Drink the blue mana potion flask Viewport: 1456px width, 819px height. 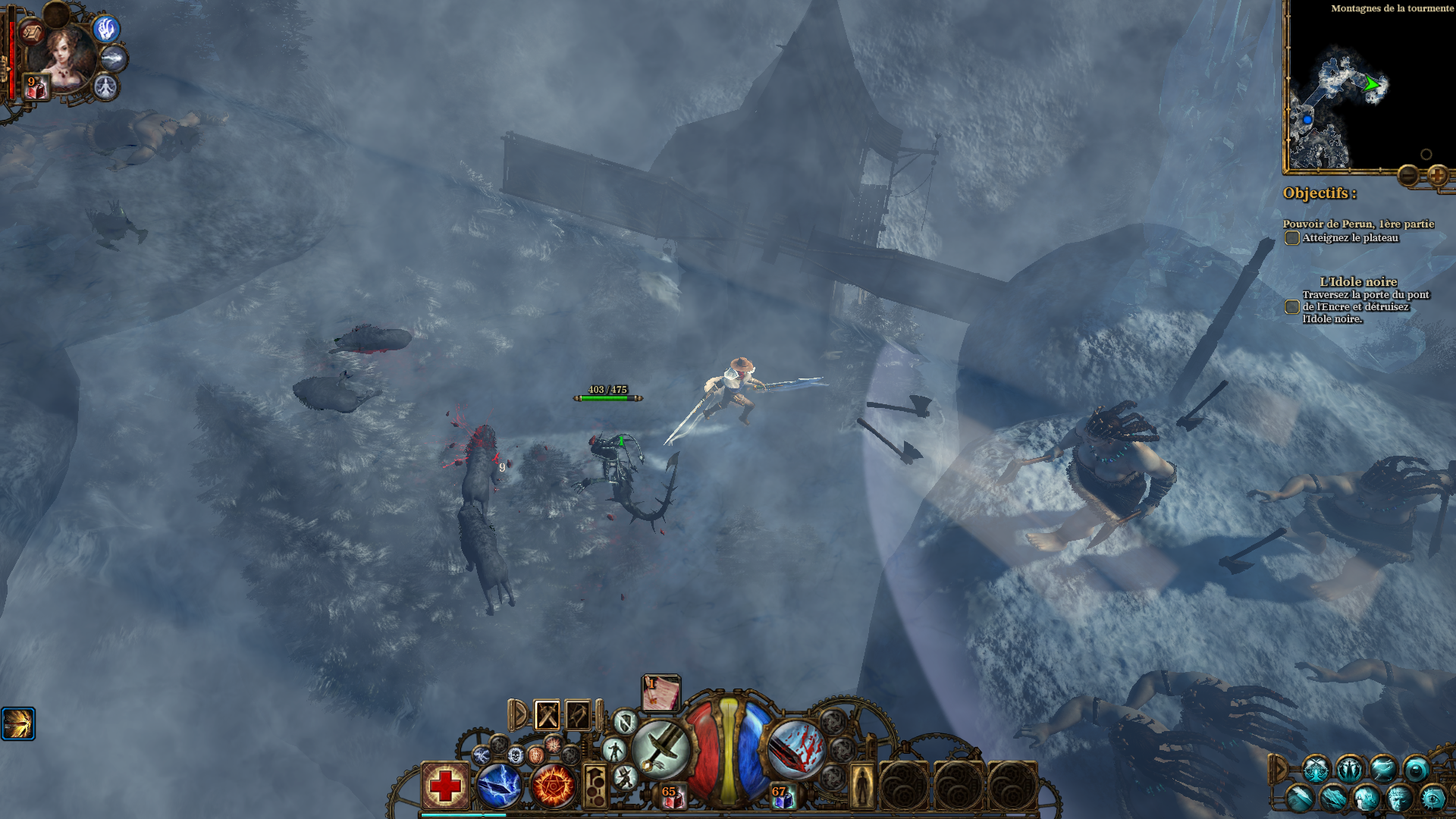pos(782,796)
